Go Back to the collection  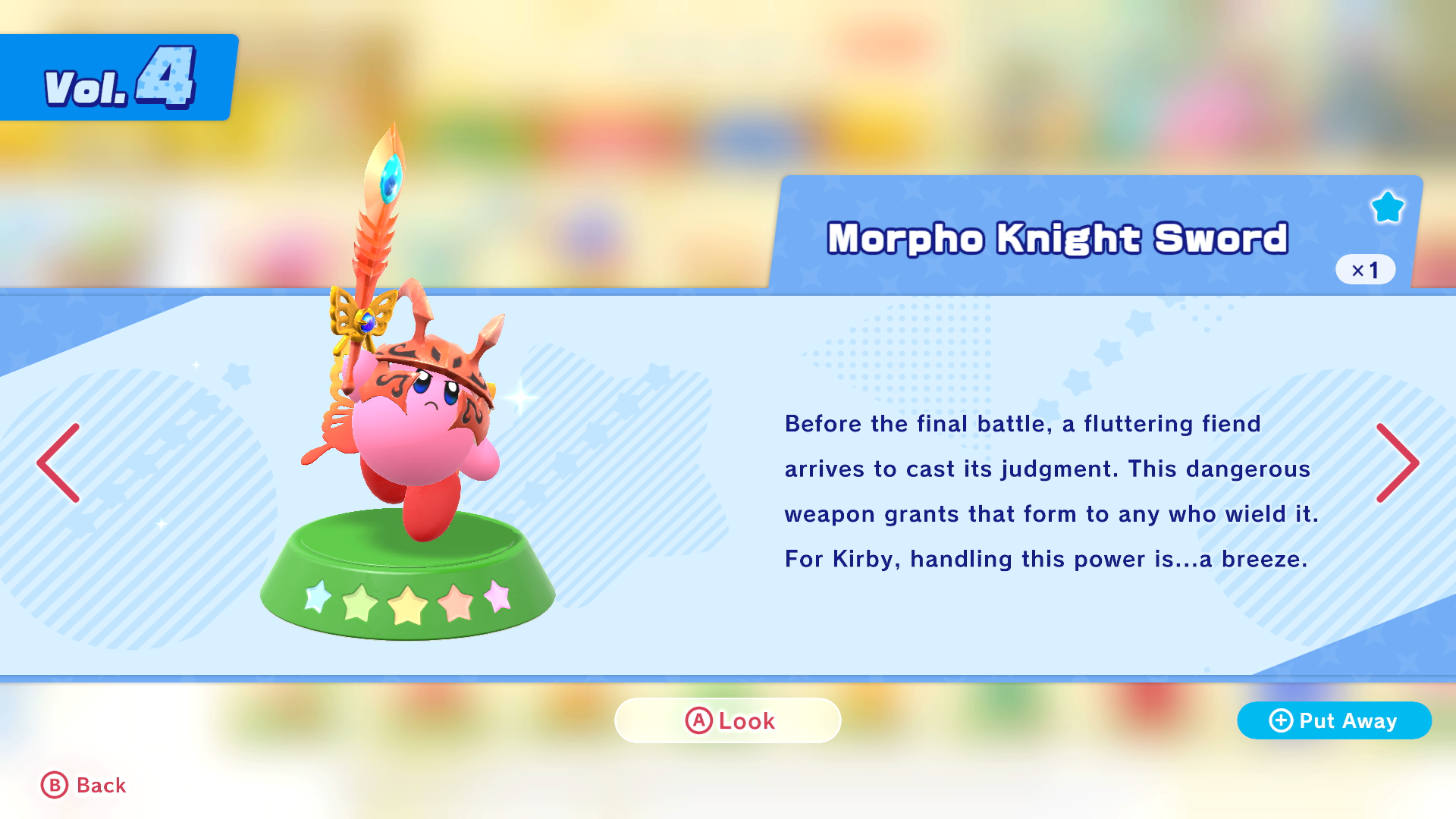click(x=83, y=785)
